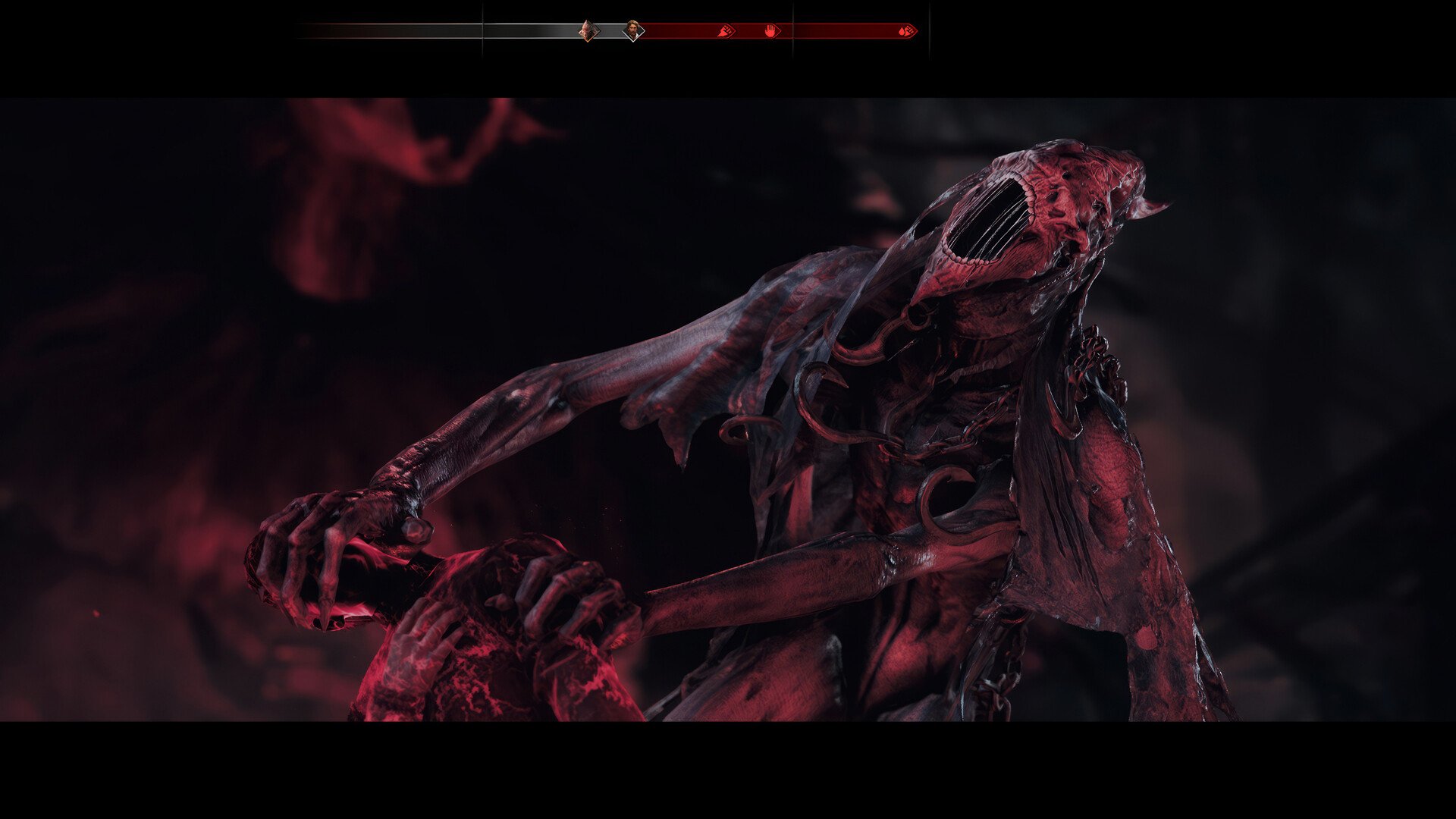
Task: Expand the monster portrait for unit details
Action: [588, 31]
